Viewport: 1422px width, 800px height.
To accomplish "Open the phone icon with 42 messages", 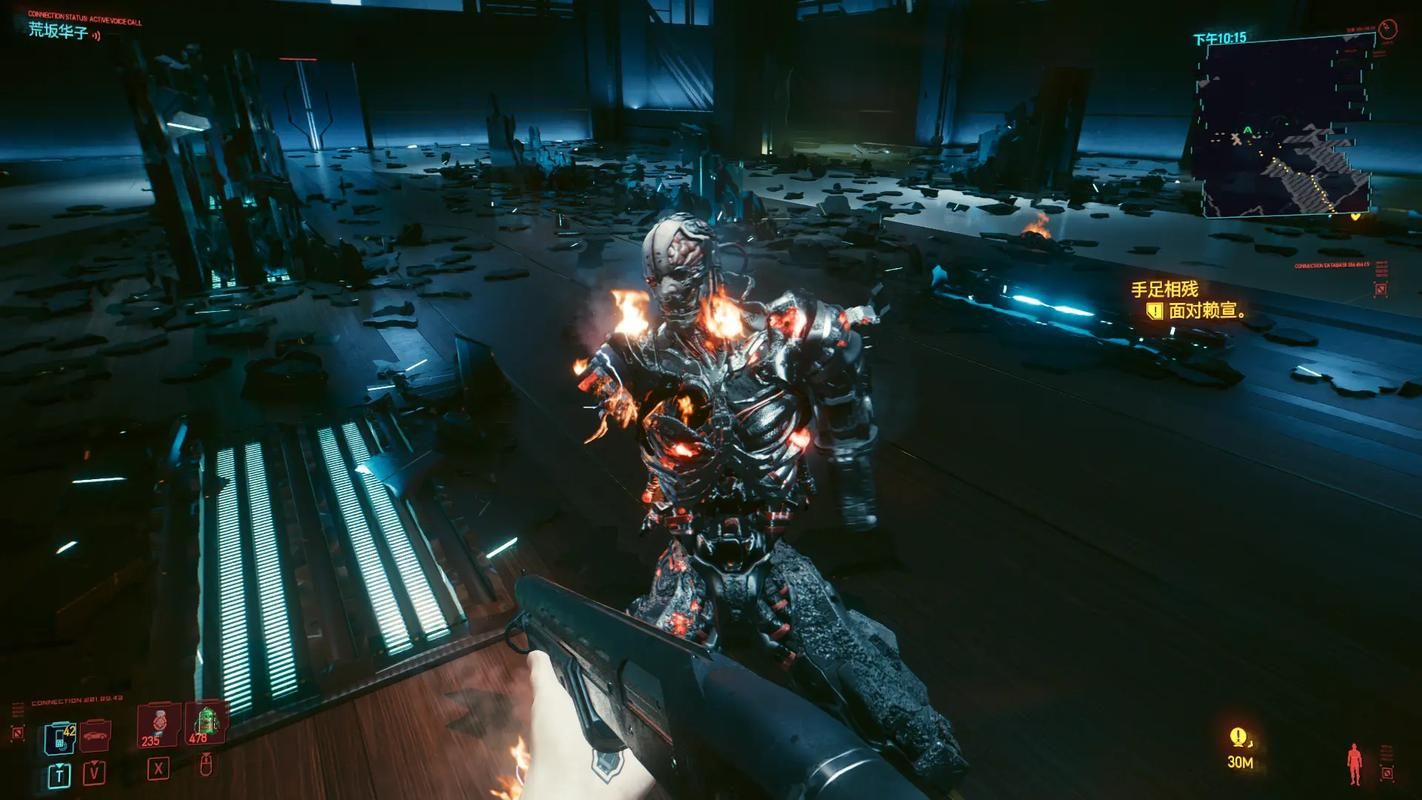I will click(59, 738).
